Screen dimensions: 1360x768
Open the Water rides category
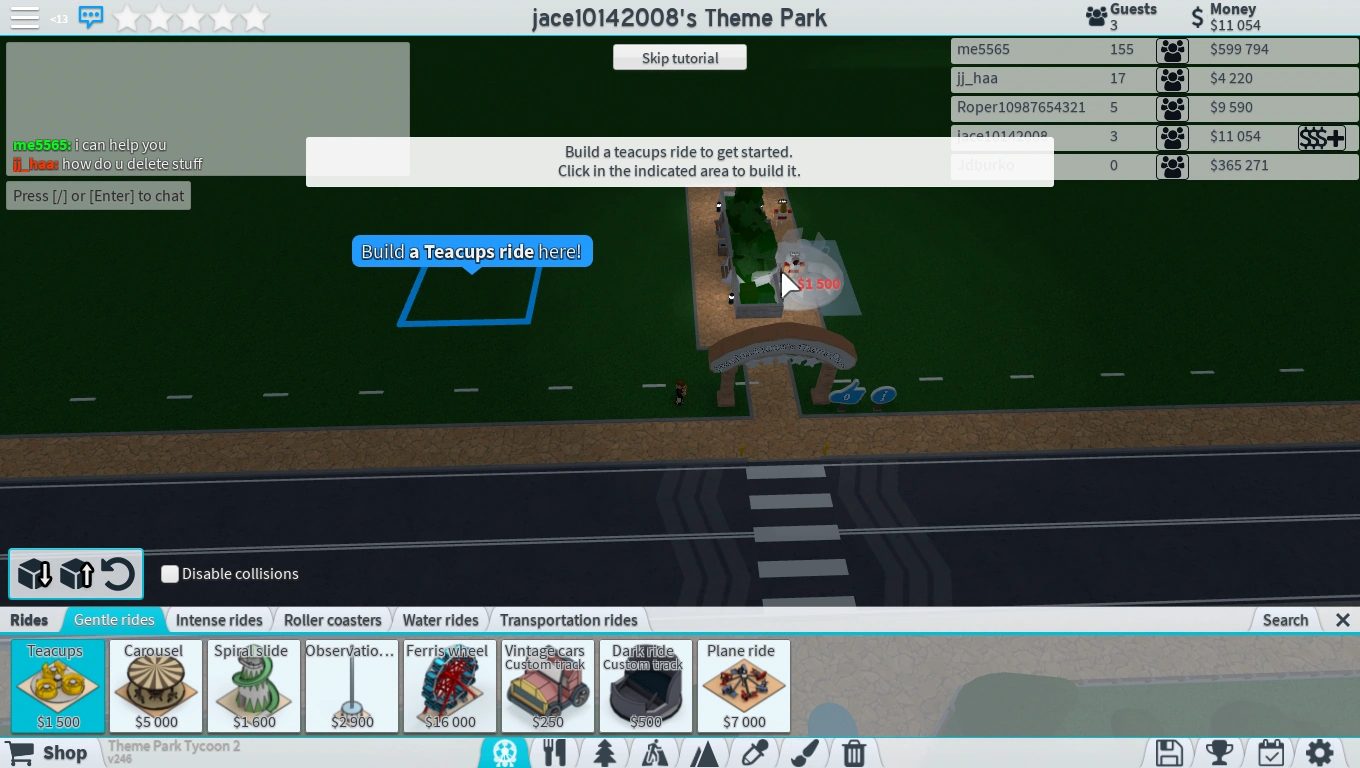440,620
